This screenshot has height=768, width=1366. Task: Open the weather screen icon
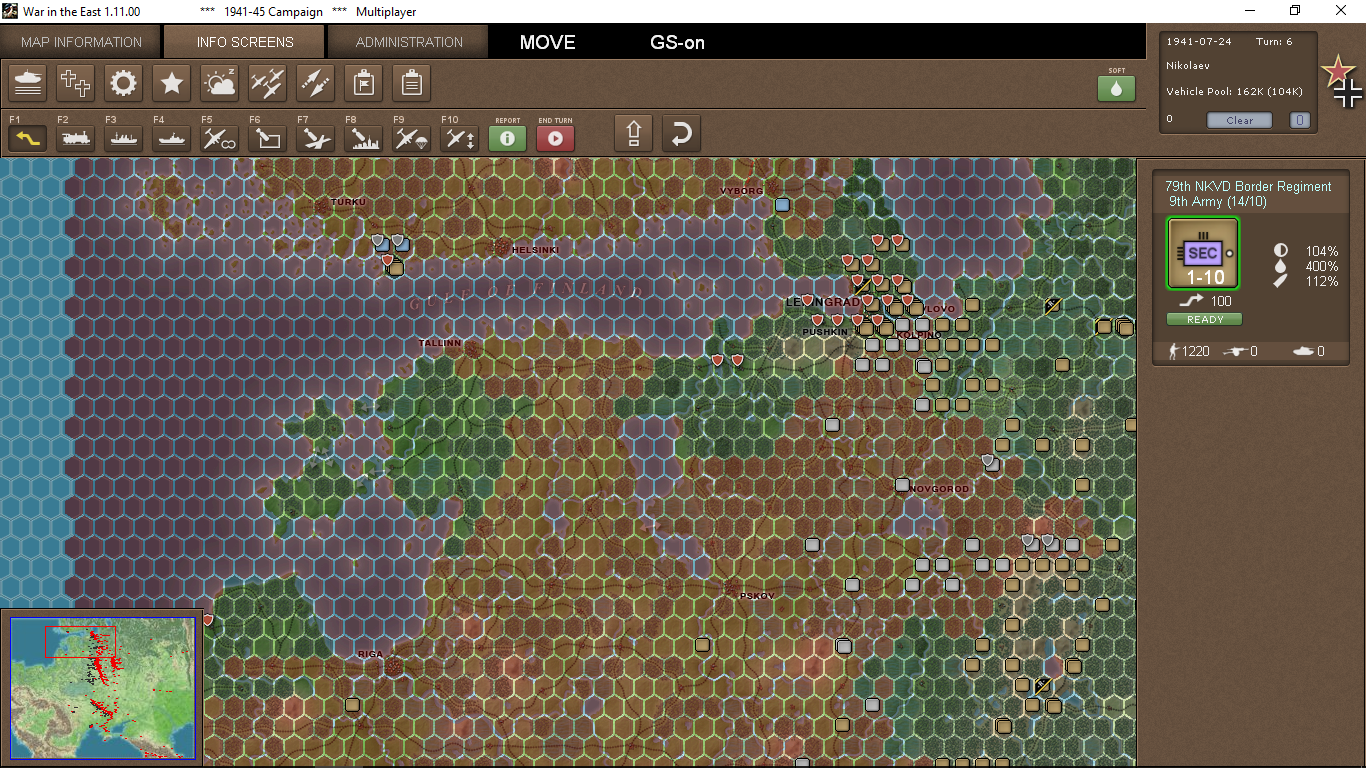click(219, 83)
